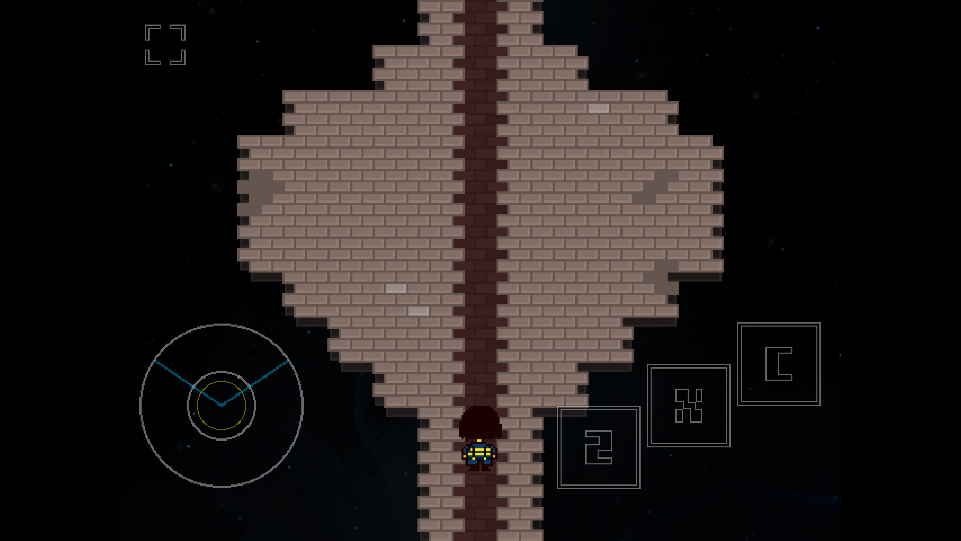
Task: Touch the virtual joystick center
Action: tap(221, 405)
